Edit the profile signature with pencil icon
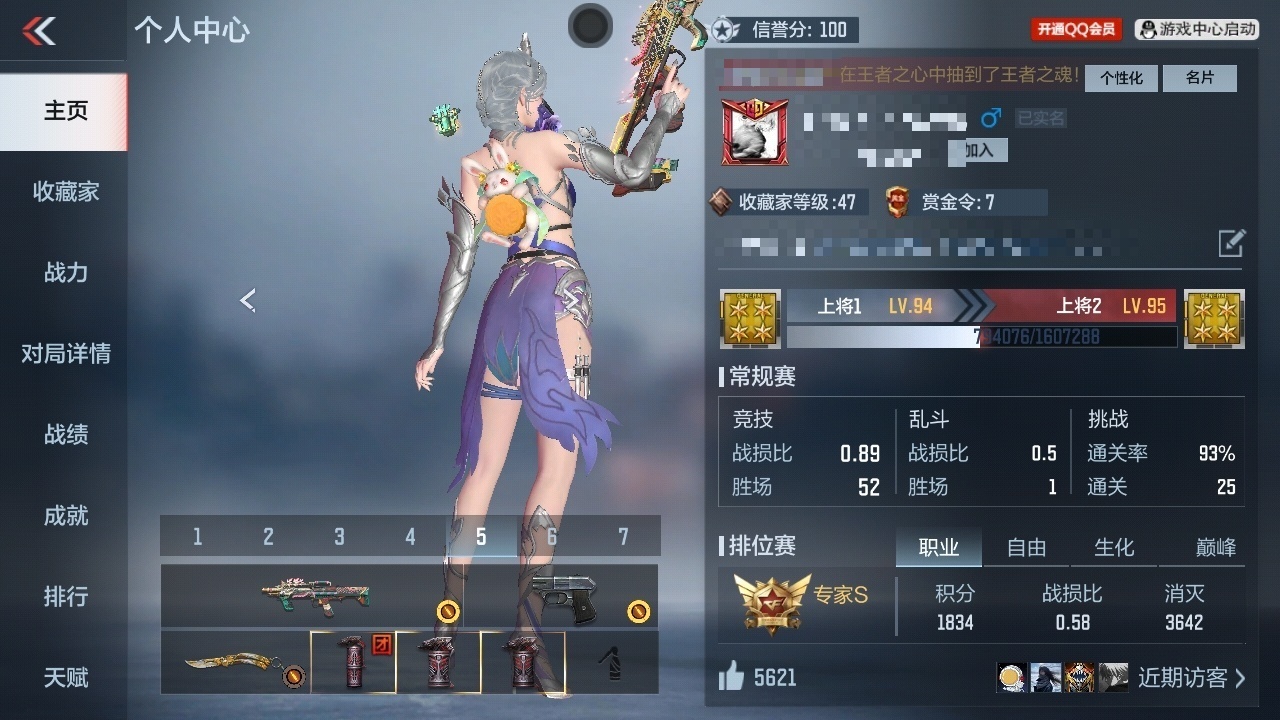Image resolution: width=1280 pixels, height=720 pixels. (x=1231, y=243)
